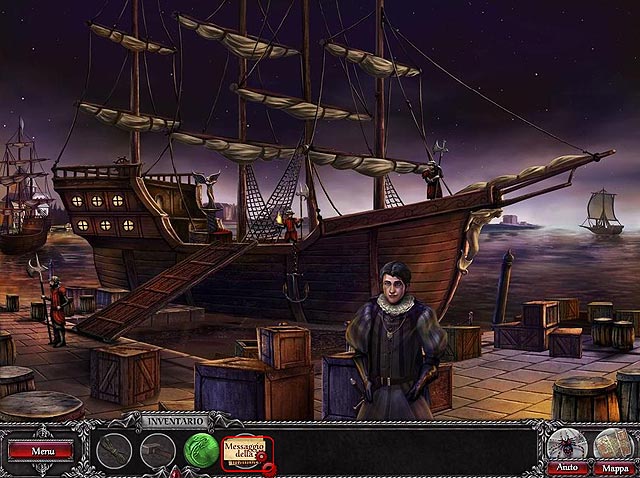Pick the 'Messaggio della' note from the inventory

pyautogui.click(x=244, y=450)
